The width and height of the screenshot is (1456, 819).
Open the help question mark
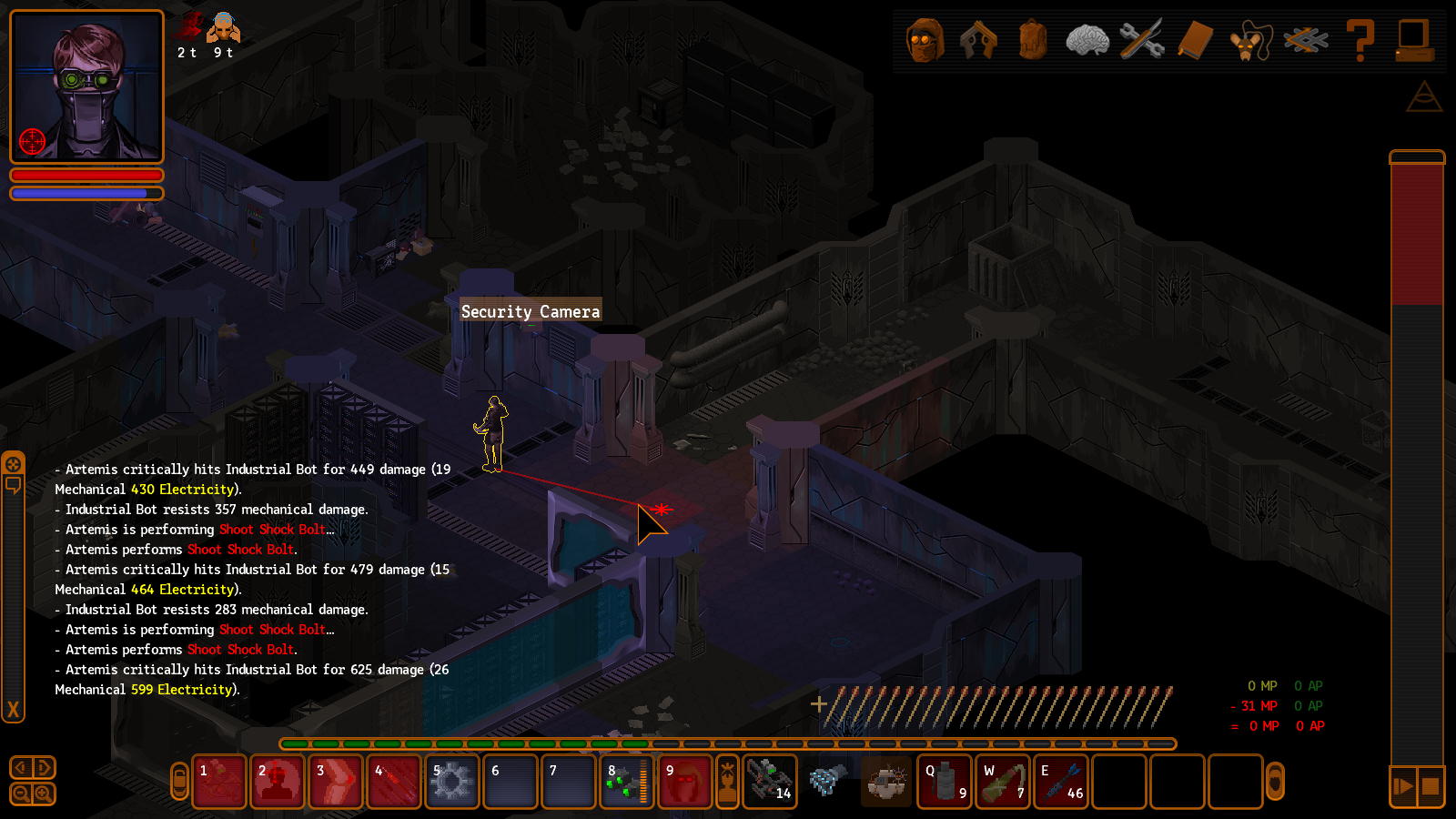[x=1360, y=41]
